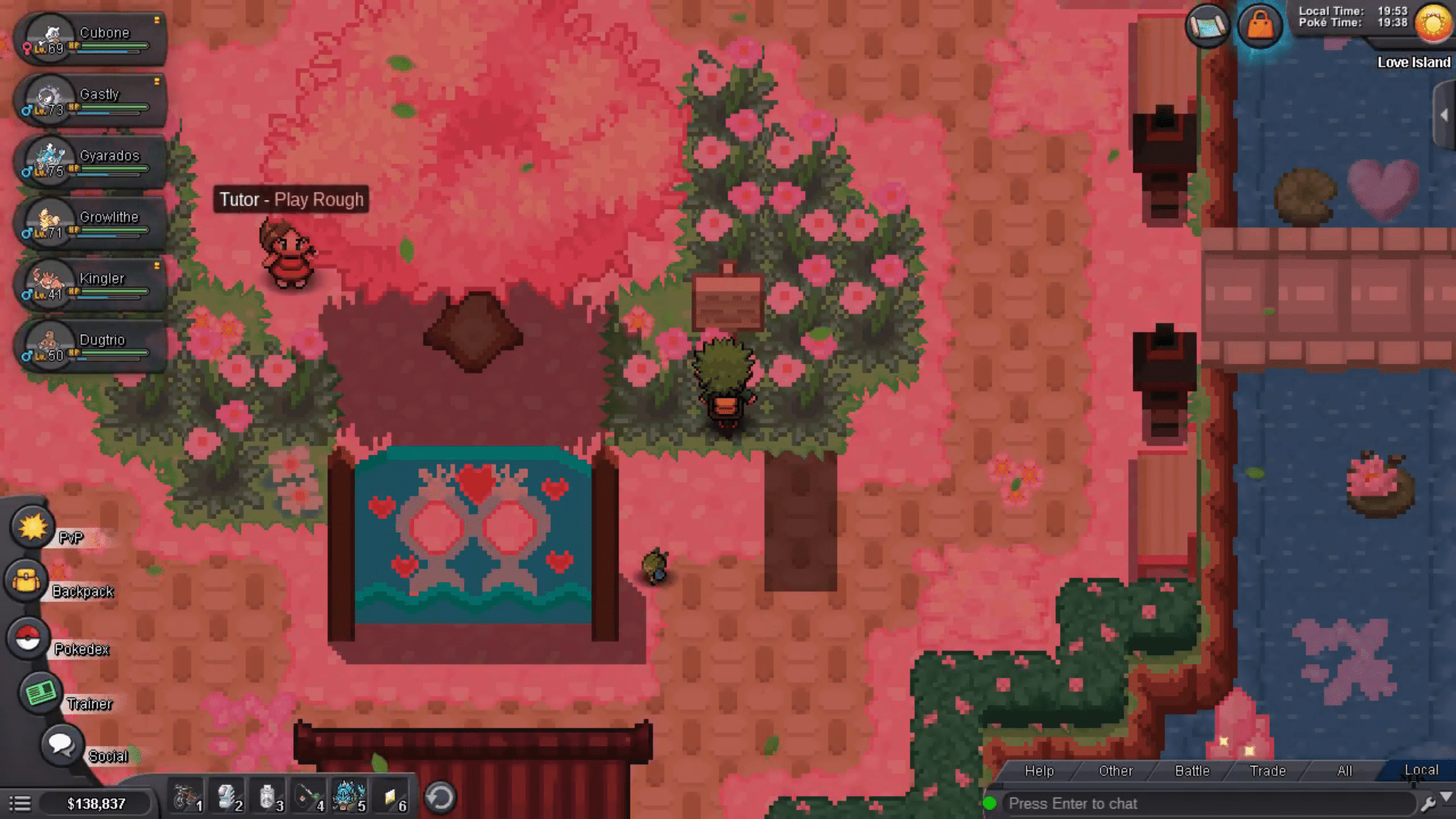Focus the chat input box
Image resolution: width=1456 pixels, height=819 pixels.
click(1206, 803)
